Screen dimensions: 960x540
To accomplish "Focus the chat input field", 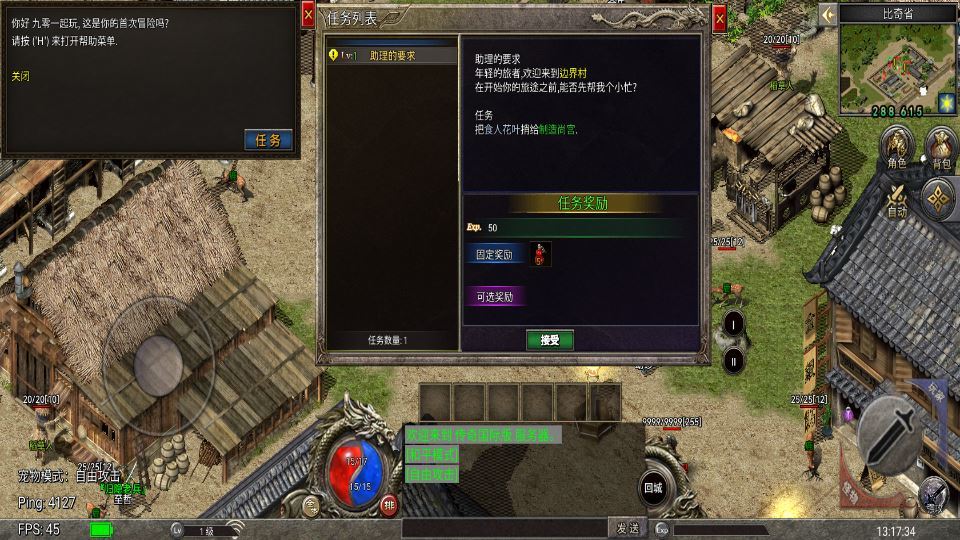I will point(505,528).
